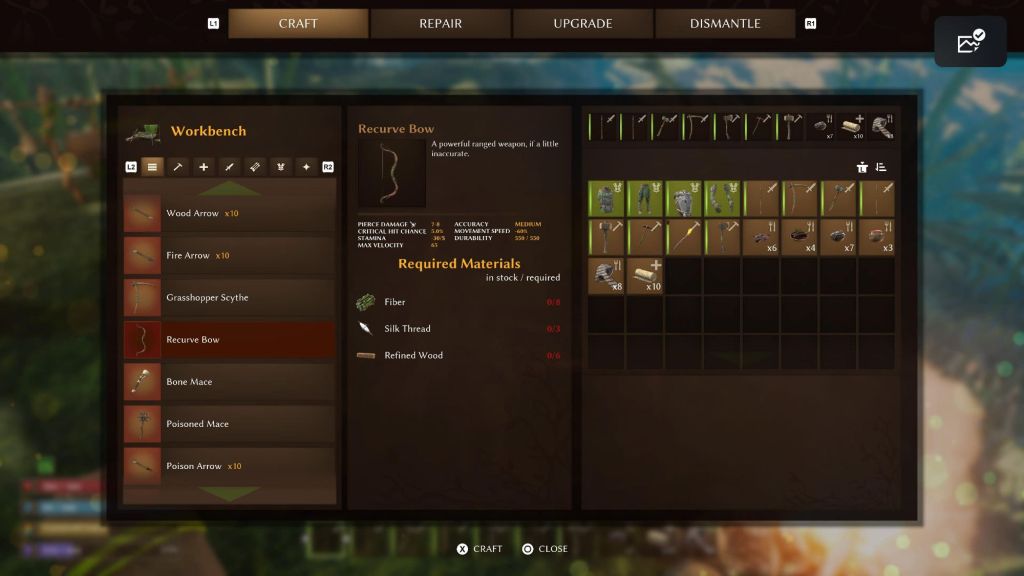Select the Fire Arrow recipe
The image size is (1024, 576).
click(x=229, y=256)
